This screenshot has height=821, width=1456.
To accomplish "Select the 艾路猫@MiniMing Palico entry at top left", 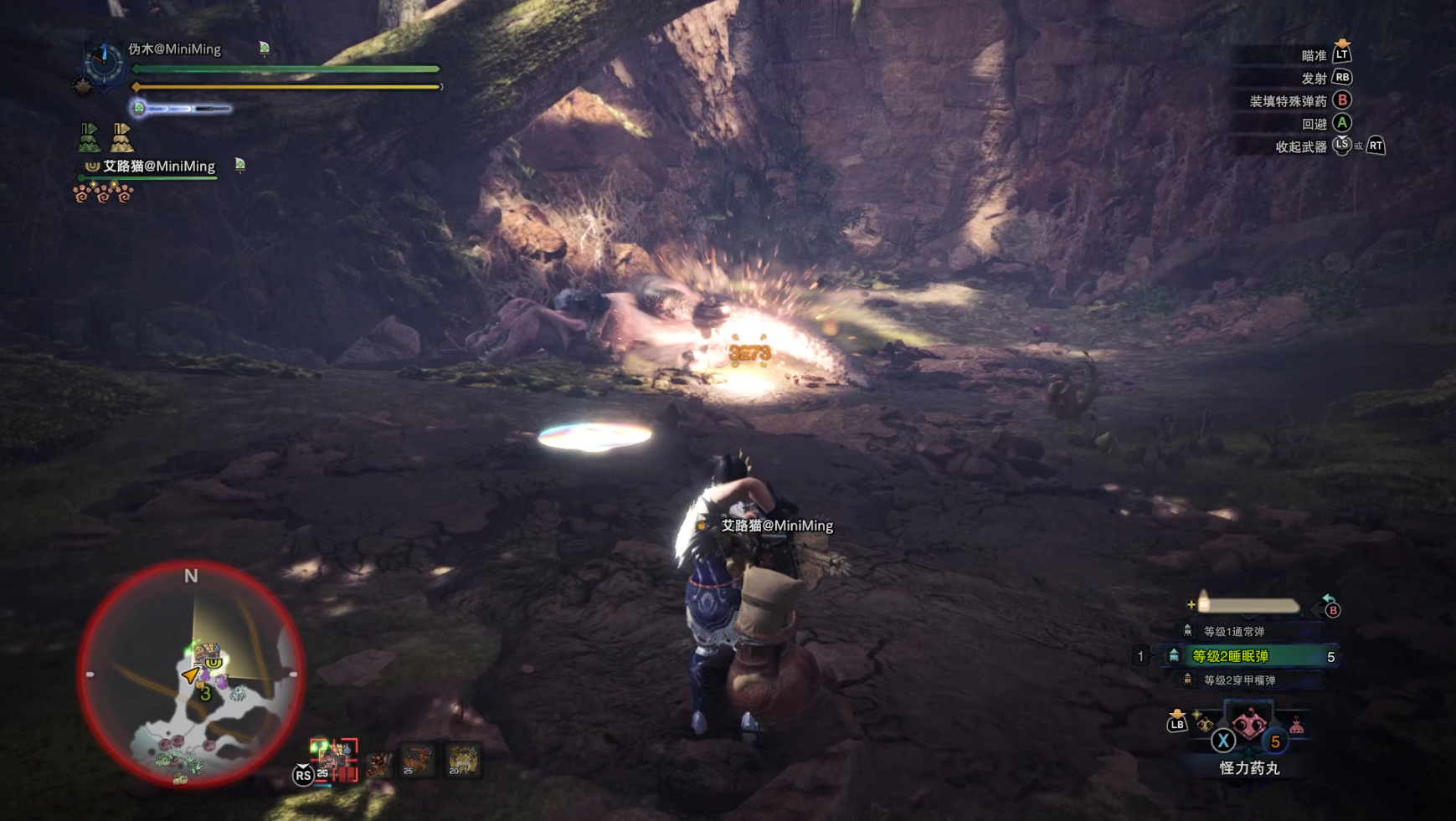I will point(158,166).
